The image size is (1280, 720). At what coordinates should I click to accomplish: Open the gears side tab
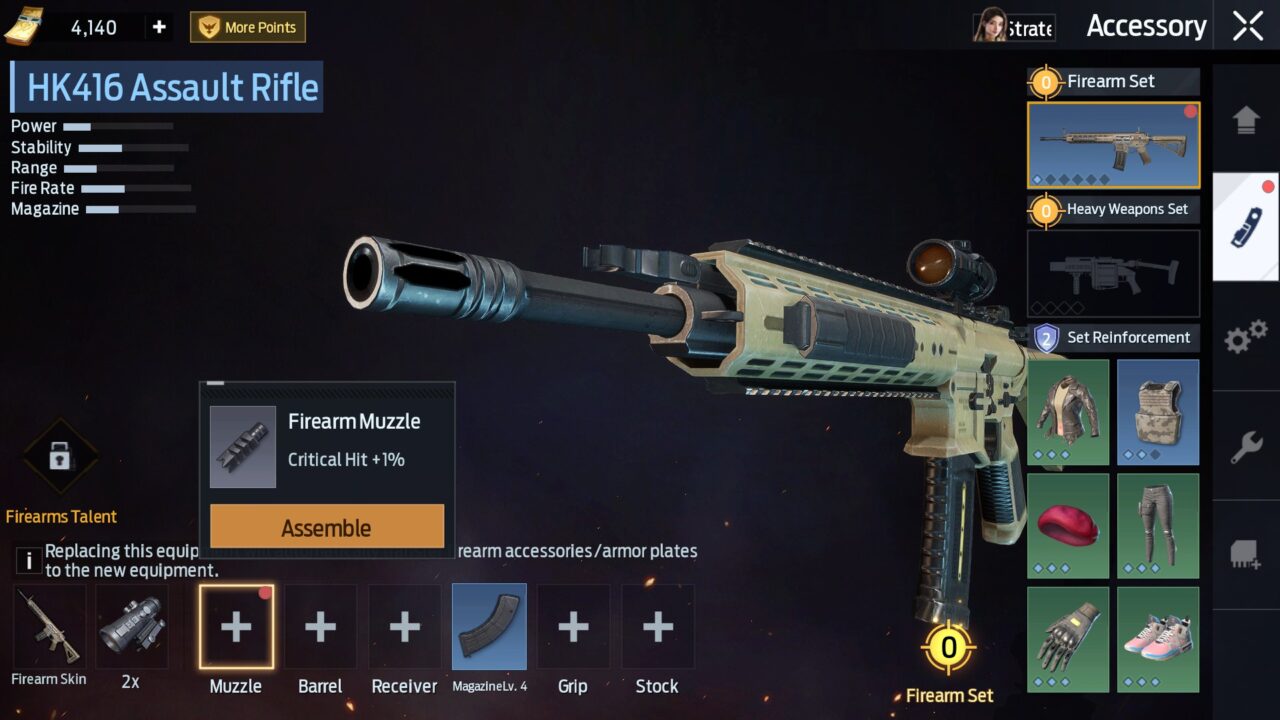(1246, 337)
